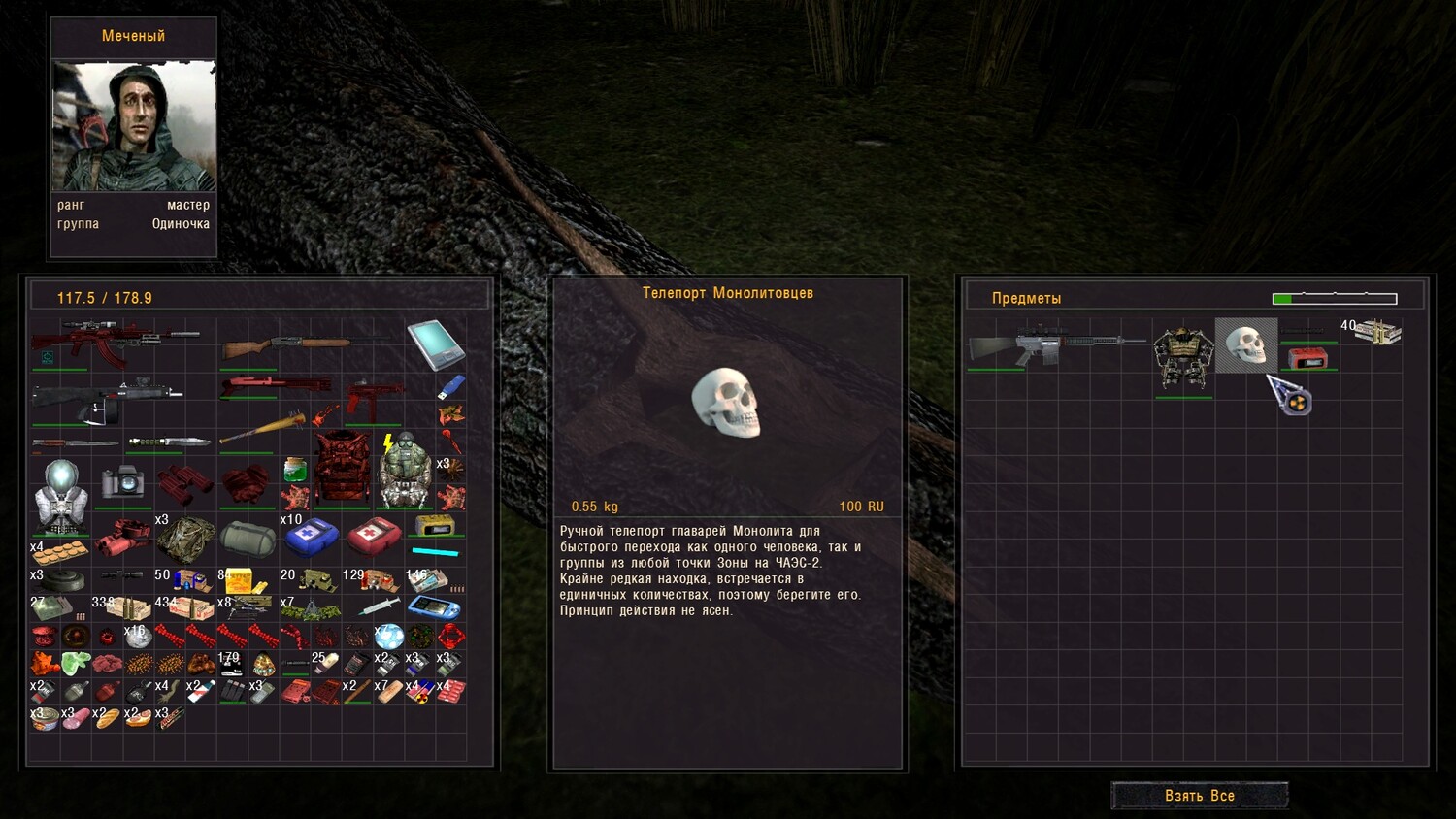The width and height of the screenshot is (1456, 819).
Task: Select the red detector device in the loot
Action: [1307, 358]
